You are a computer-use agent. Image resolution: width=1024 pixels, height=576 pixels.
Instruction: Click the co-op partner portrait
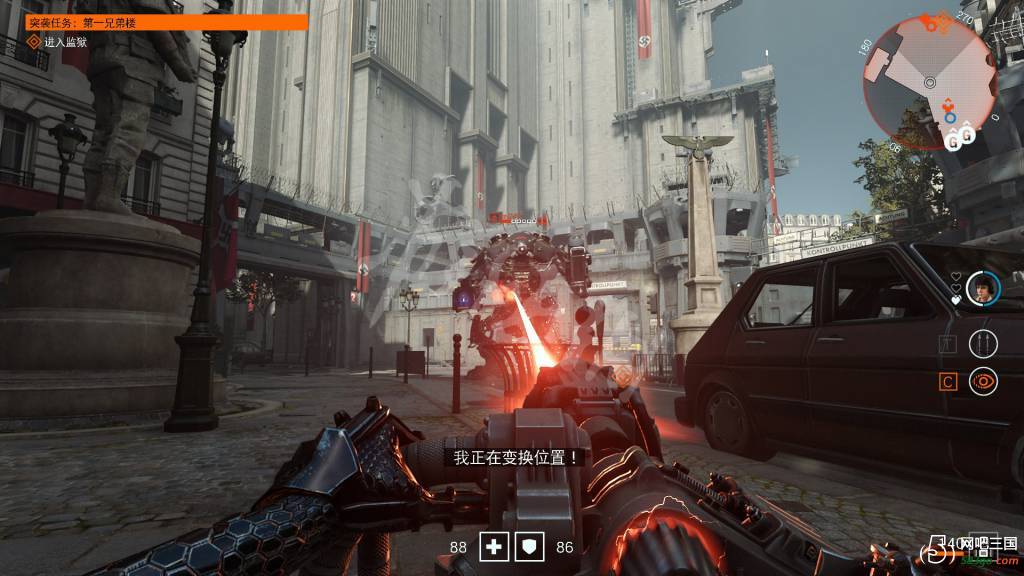tap(982, 288)
